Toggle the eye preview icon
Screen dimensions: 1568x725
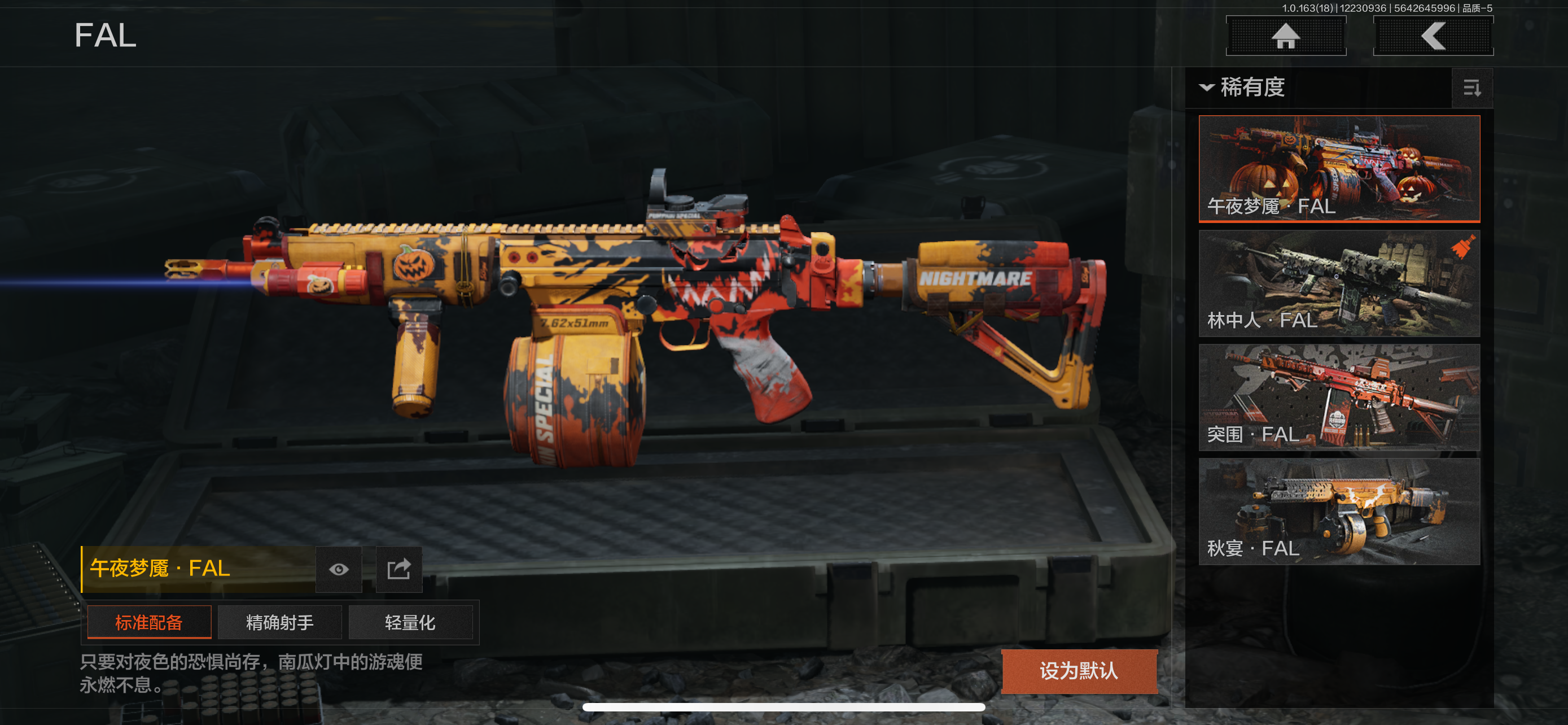[339, 569]
